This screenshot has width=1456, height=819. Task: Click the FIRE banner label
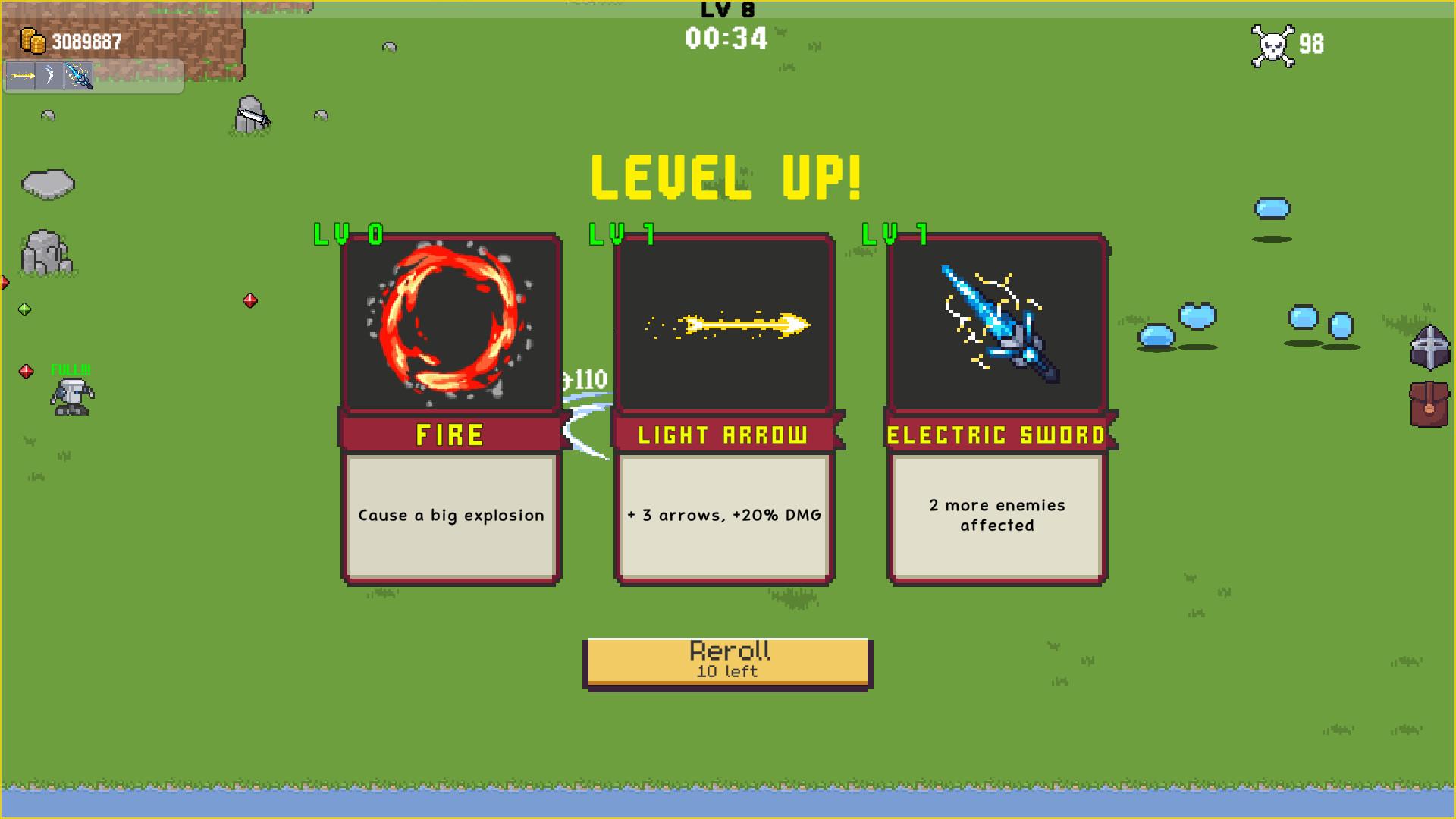pyautogui.click(x=450, y=435)
